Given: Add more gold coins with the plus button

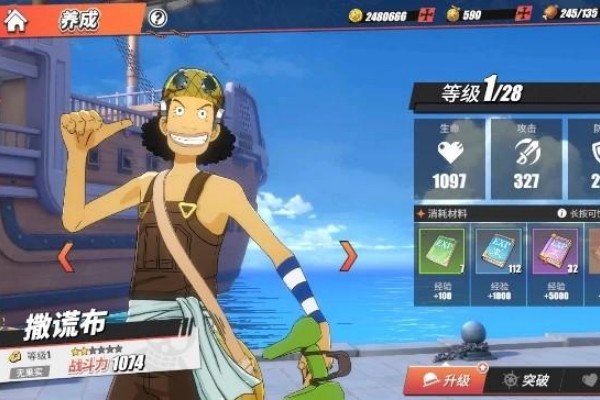Looking at the screenshot, I should coord(427,15).
